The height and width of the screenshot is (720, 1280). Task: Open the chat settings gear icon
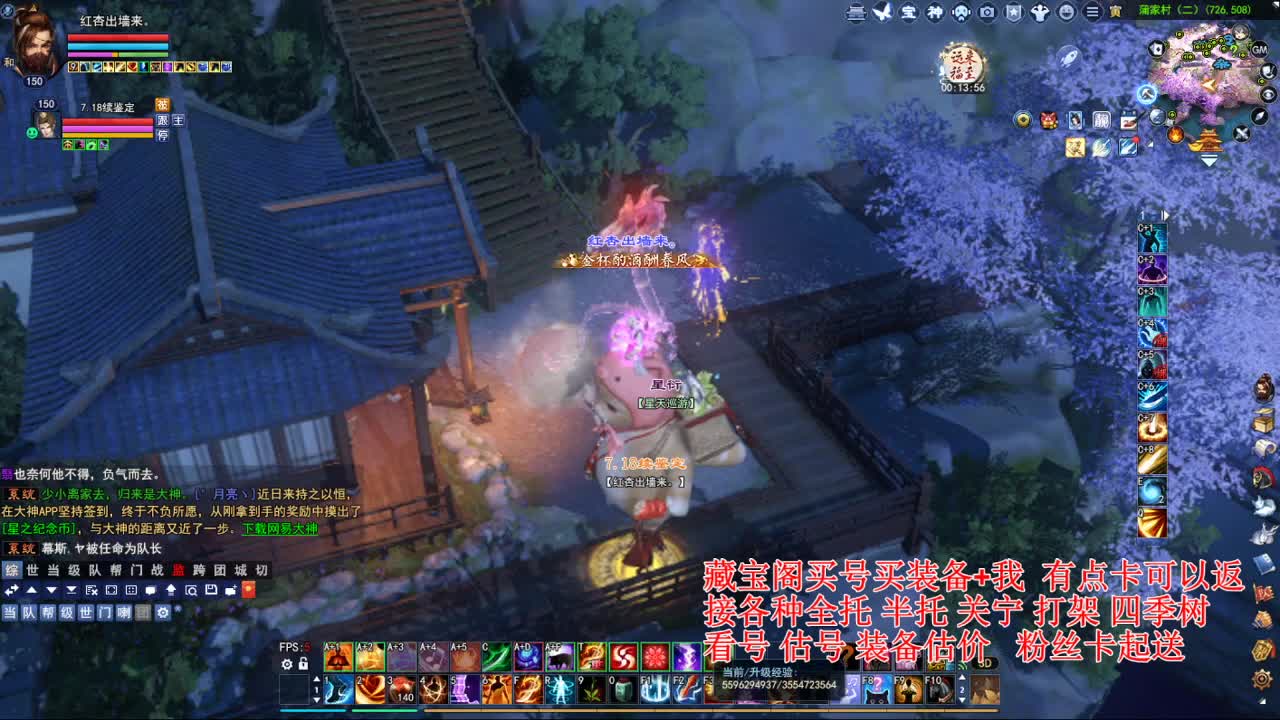point(163,612)
